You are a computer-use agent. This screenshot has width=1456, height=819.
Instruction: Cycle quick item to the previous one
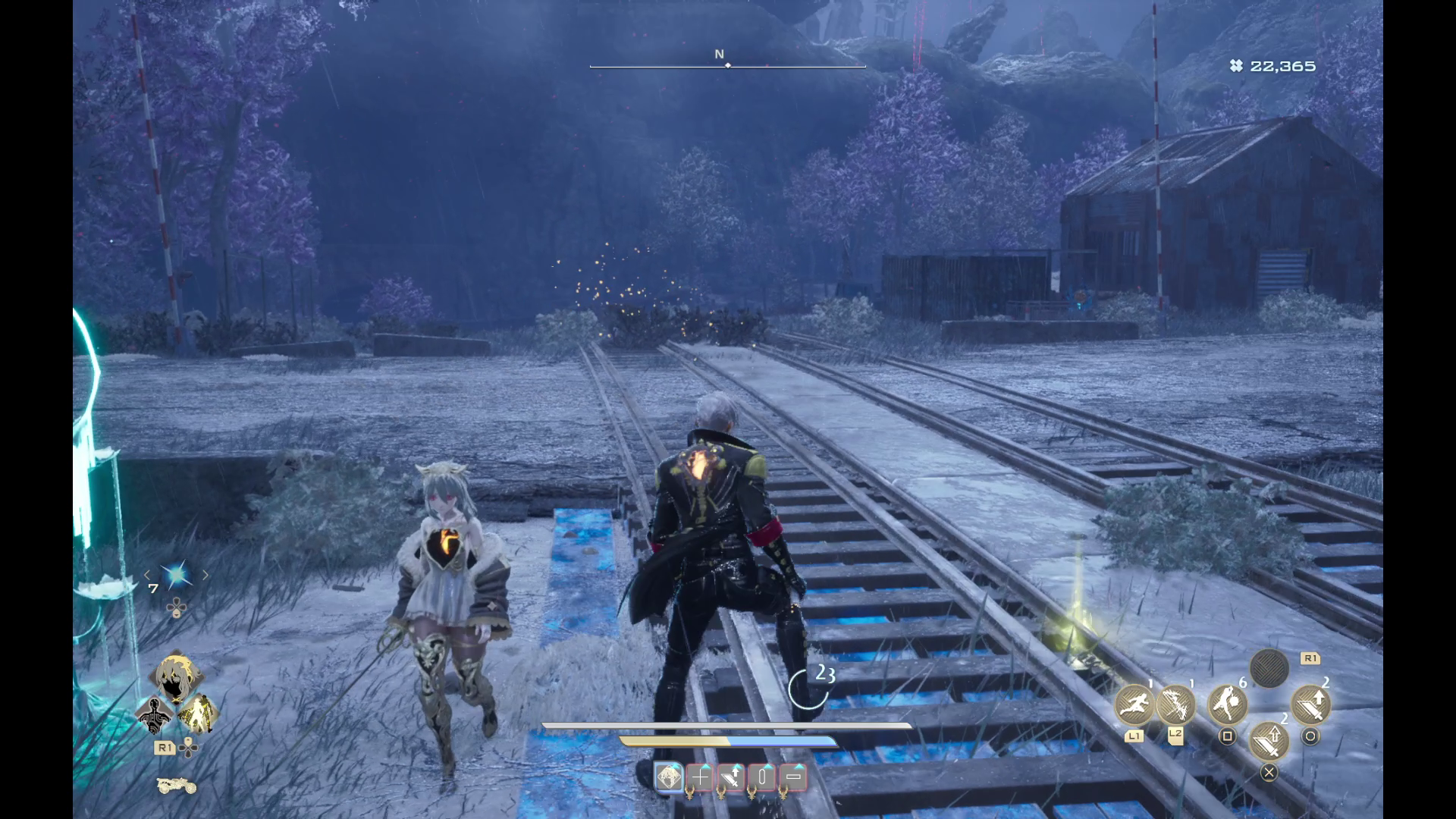point(148,576)
